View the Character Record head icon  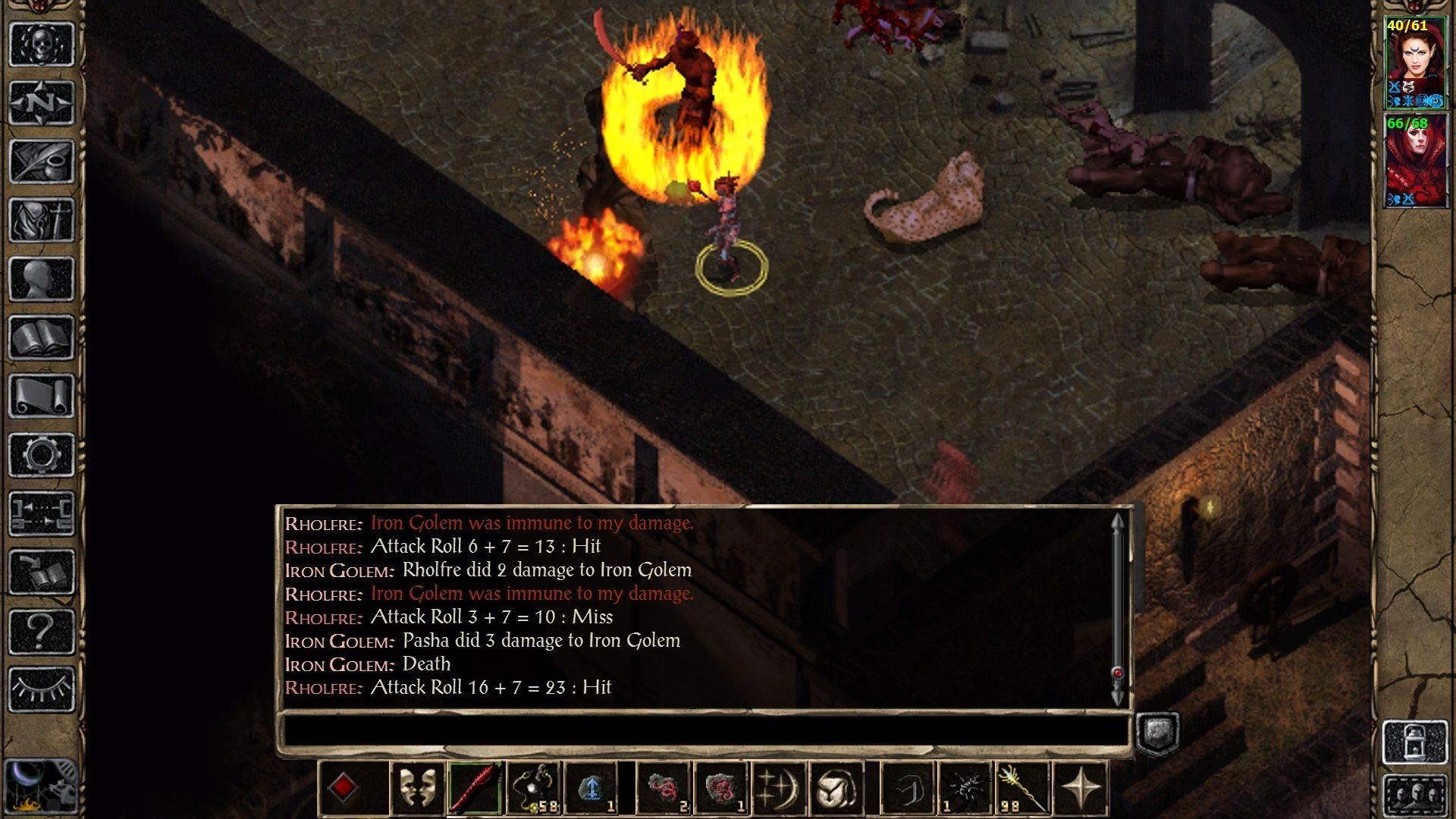[42, 277]
